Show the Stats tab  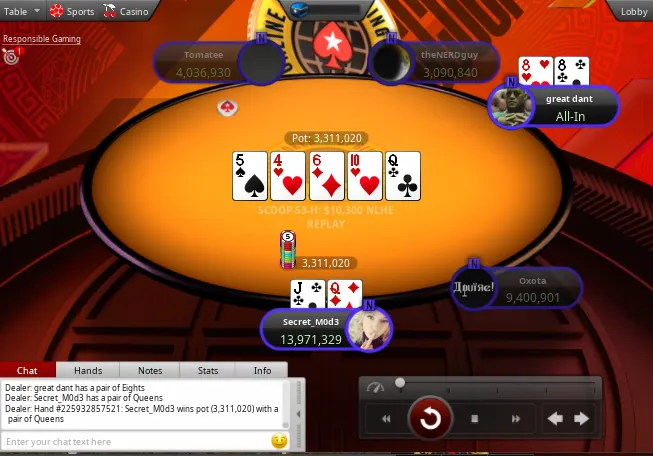[208, 370]
